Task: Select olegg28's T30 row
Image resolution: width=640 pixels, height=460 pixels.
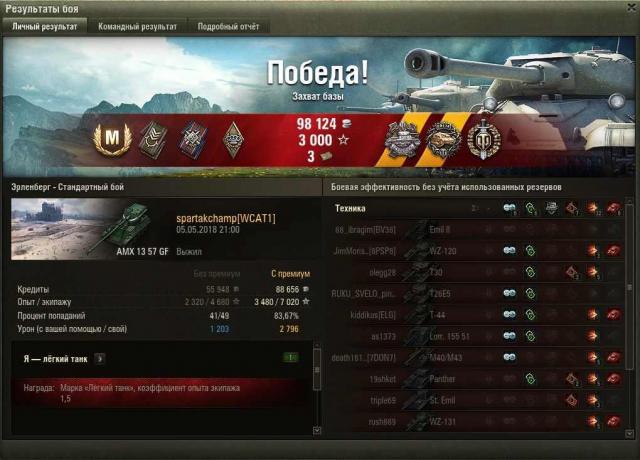Action: (478, 272)
